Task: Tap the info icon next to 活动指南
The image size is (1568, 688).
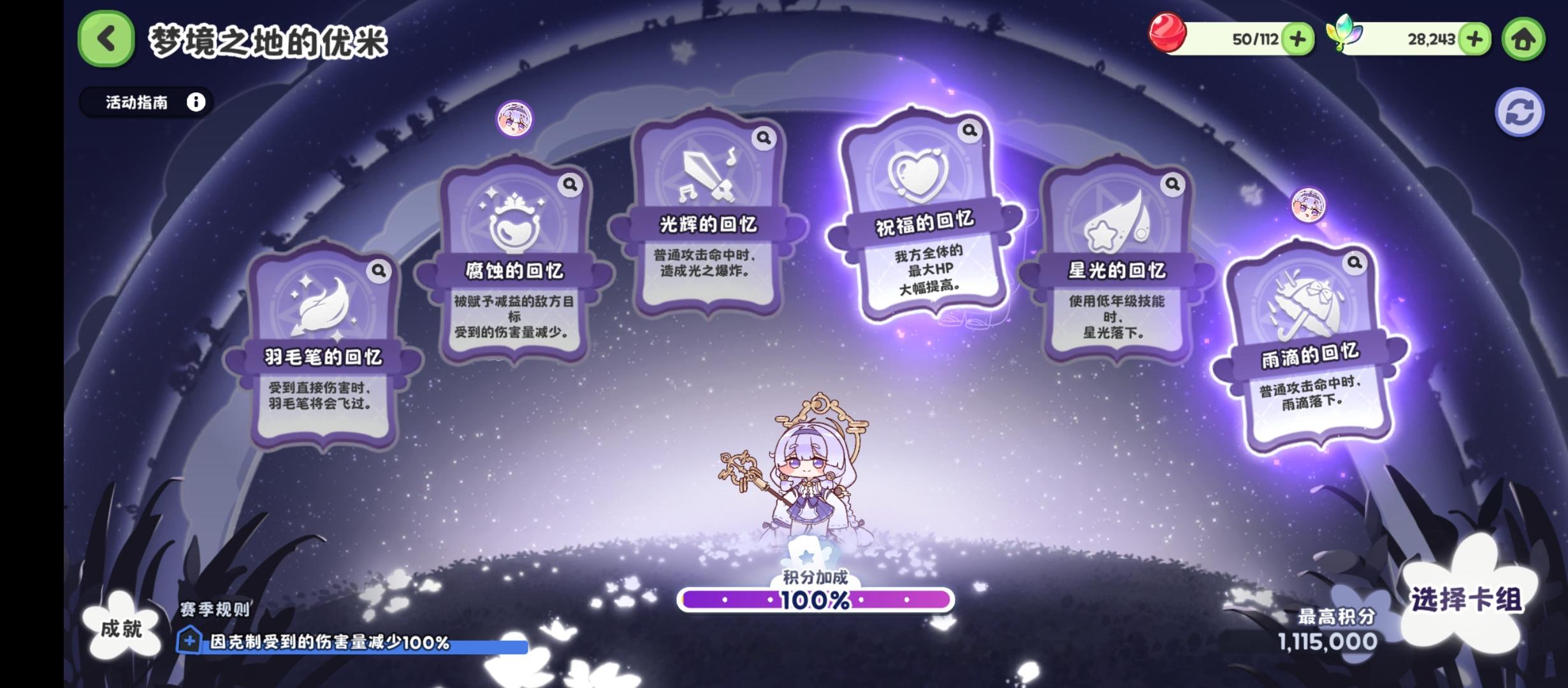Action: click(194, 102)
